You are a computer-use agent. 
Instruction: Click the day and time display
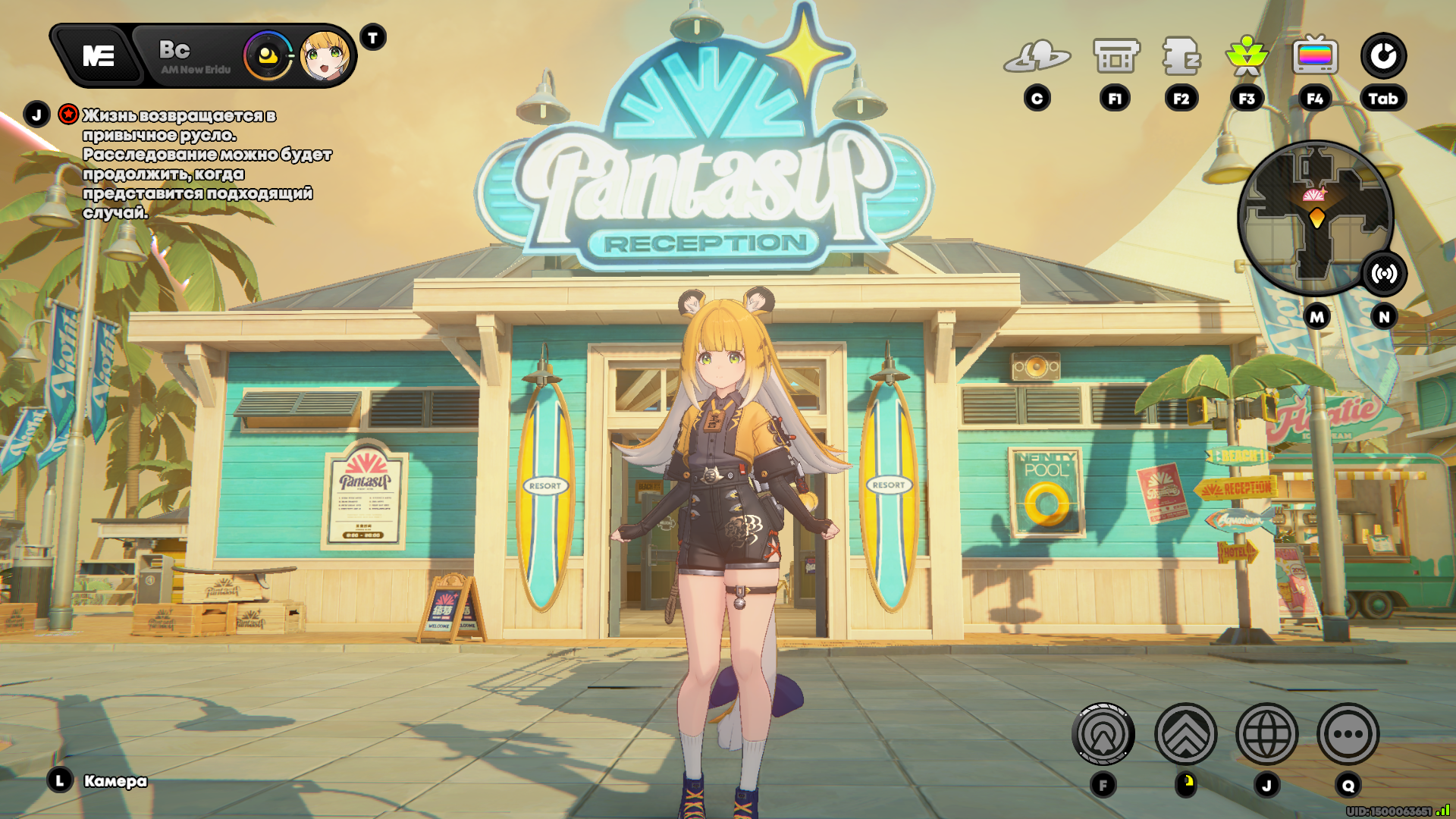[194, 57]
